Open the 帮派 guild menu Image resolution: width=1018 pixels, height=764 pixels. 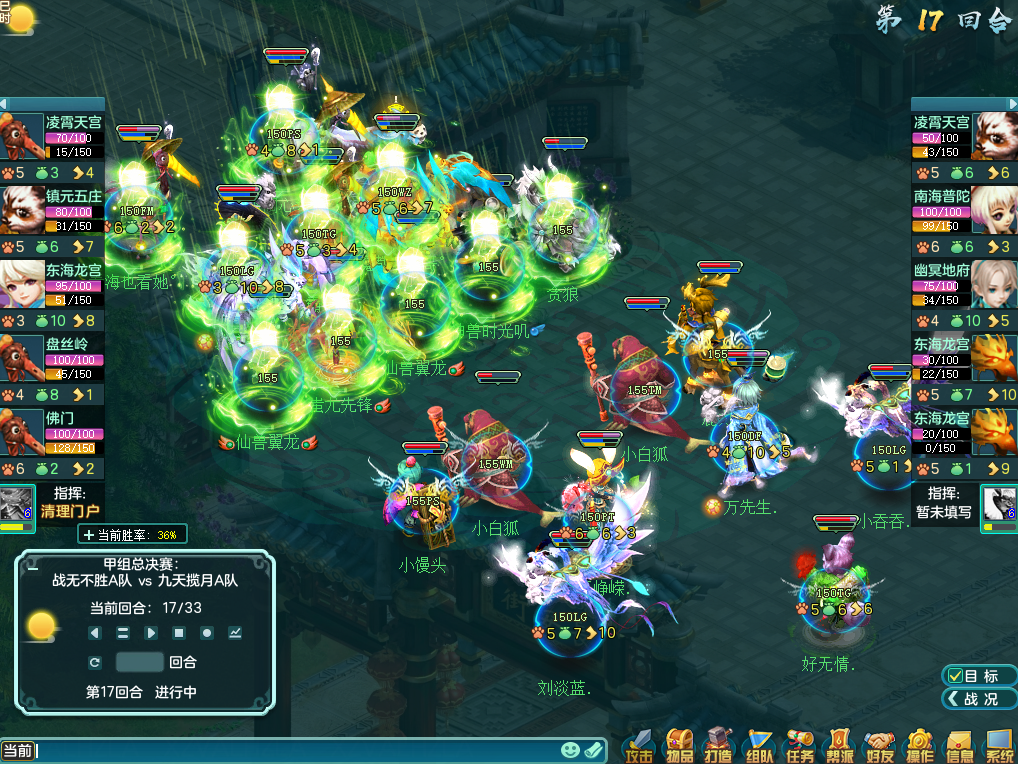coord(840,744)
